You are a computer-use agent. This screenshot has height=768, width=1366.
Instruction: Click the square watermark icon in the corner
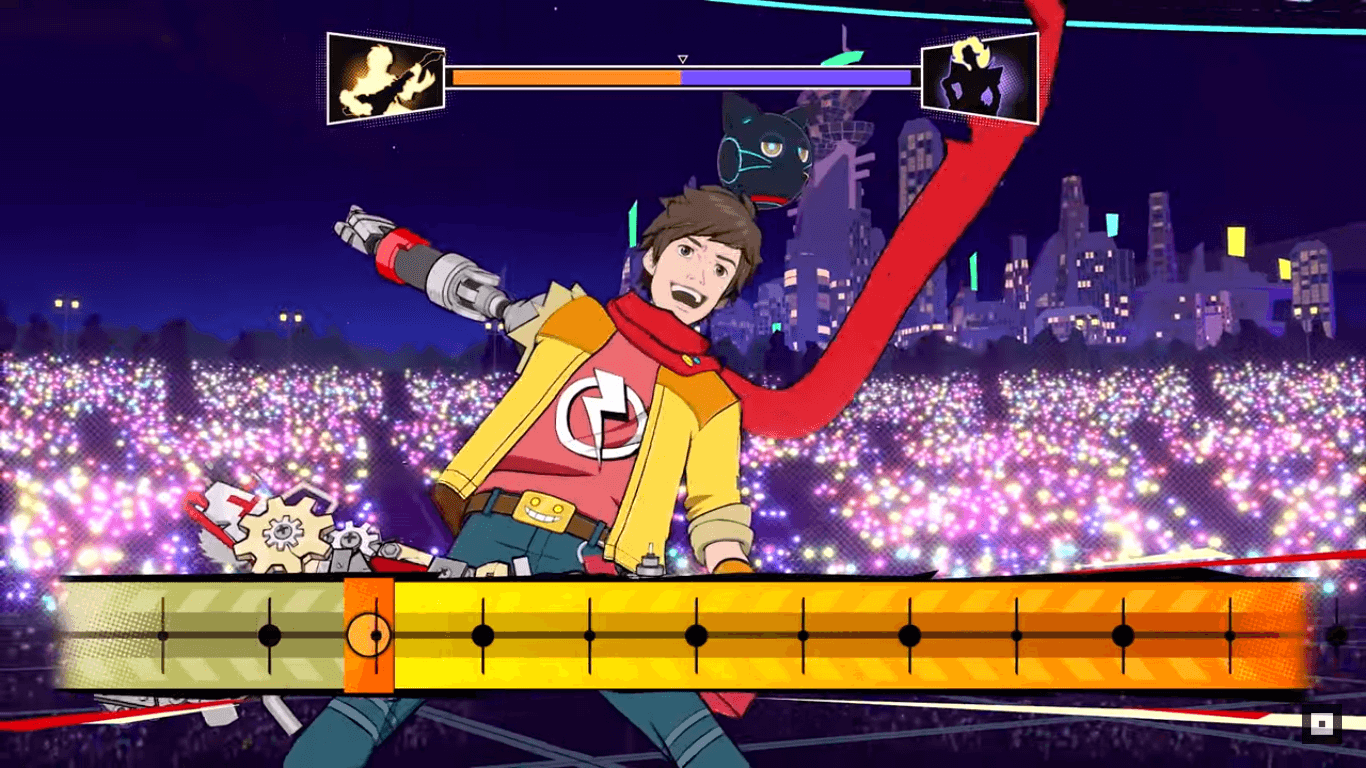tap(1322, 724)
